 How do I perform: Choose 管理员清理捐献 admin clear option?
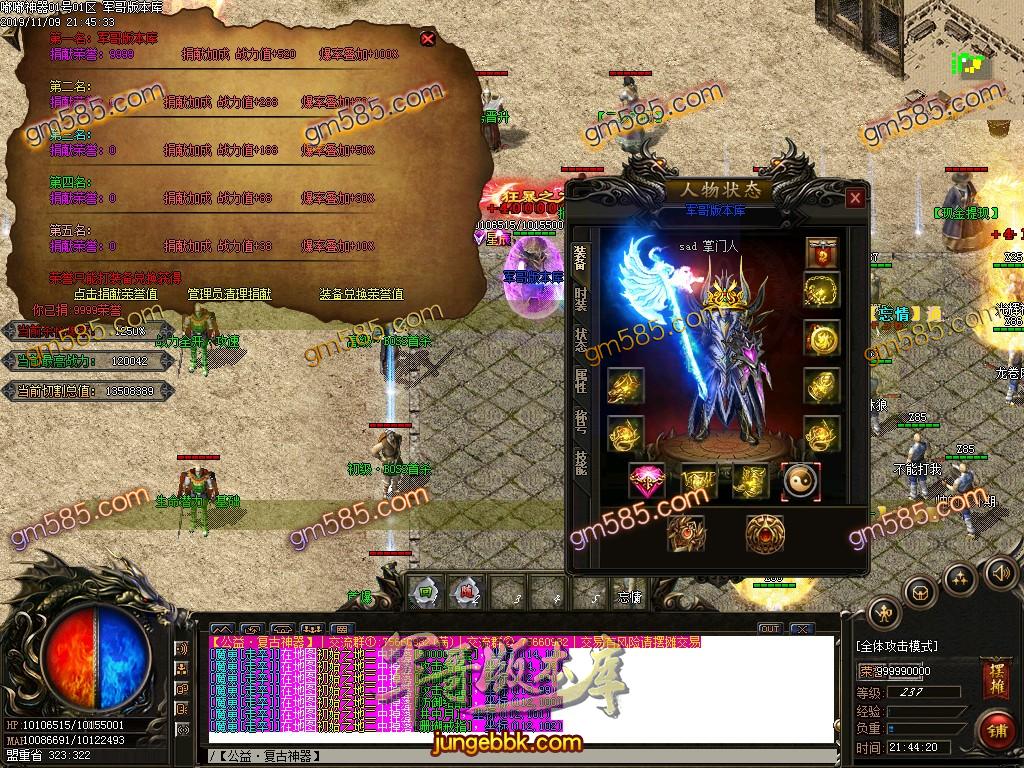coord(229,294)
